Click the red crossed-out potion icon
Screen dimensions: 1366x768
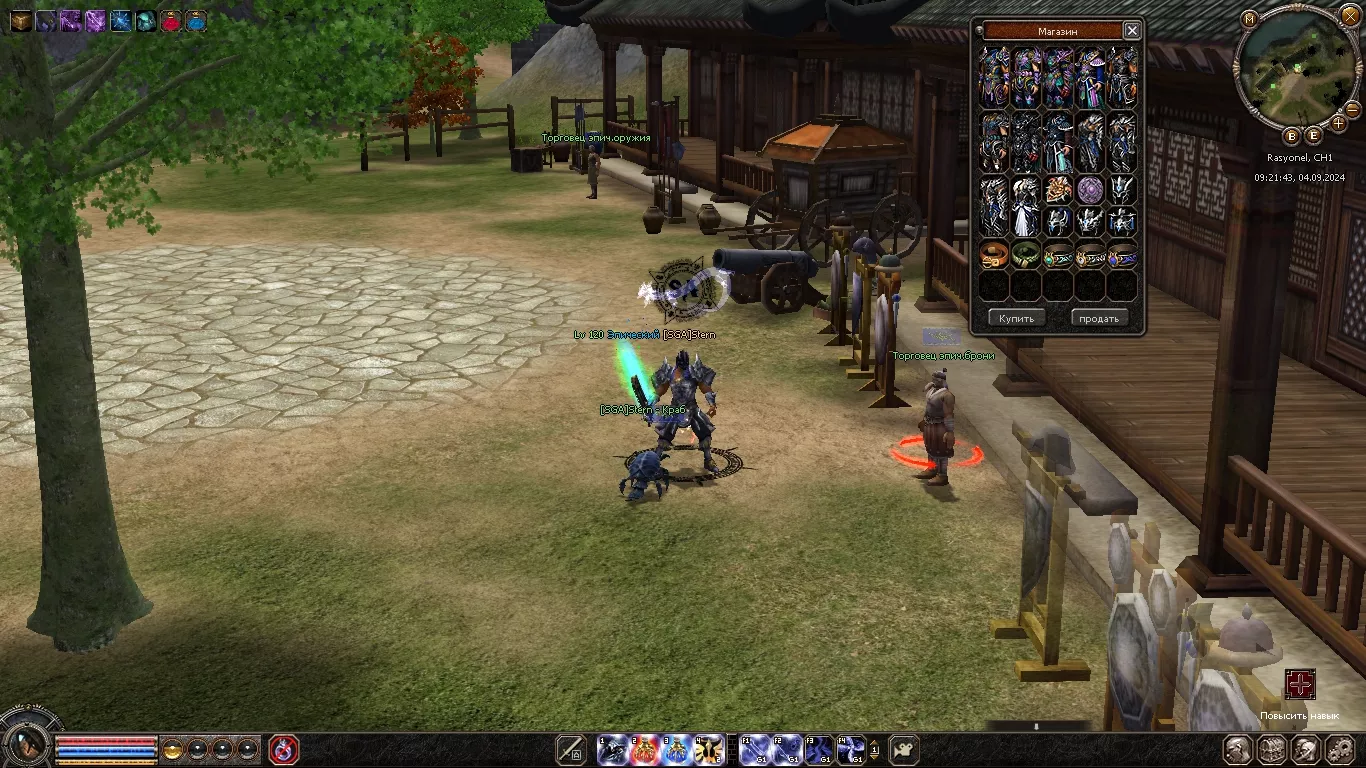(284, 749)
